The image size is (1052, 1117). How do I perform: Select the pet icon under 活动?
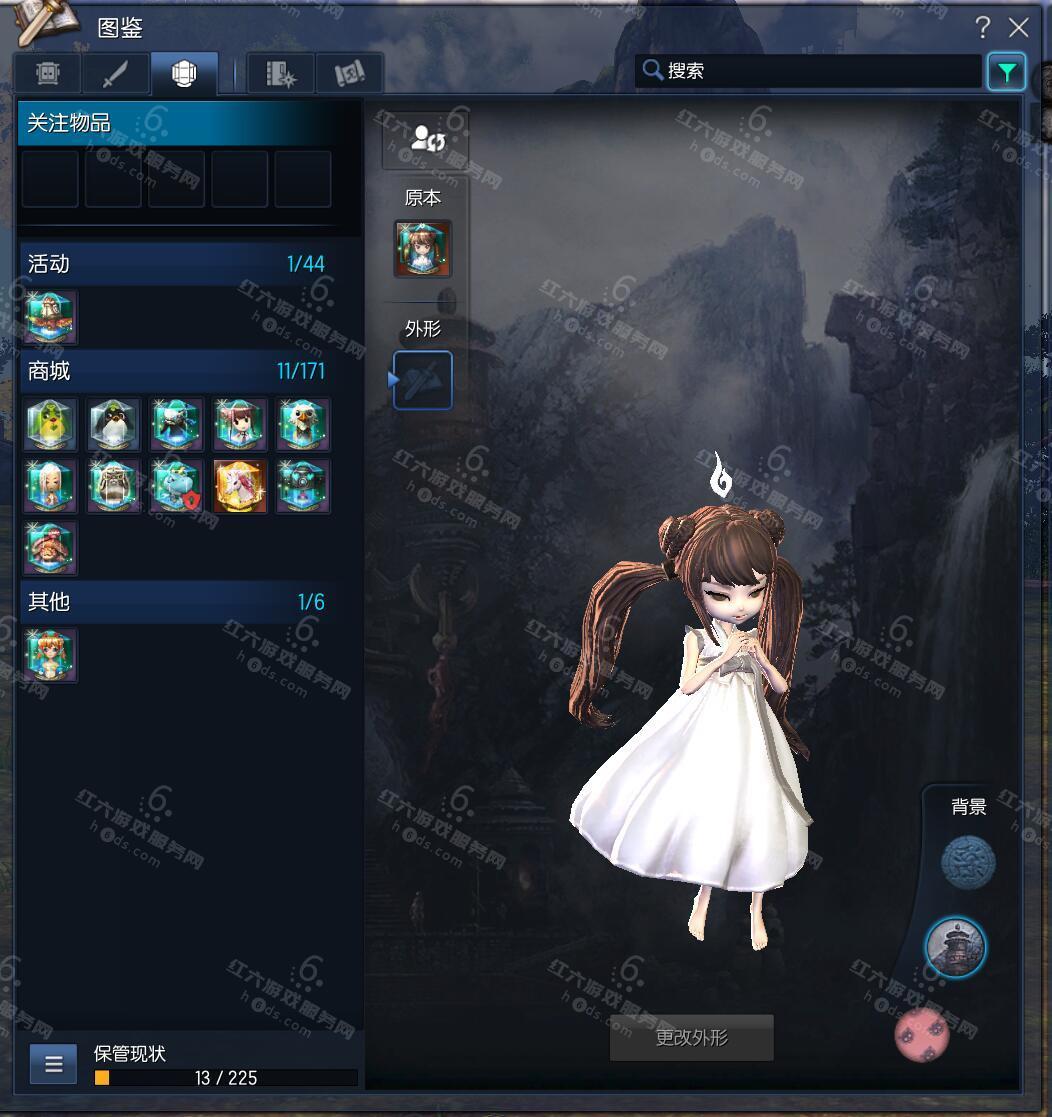point(51,317)
